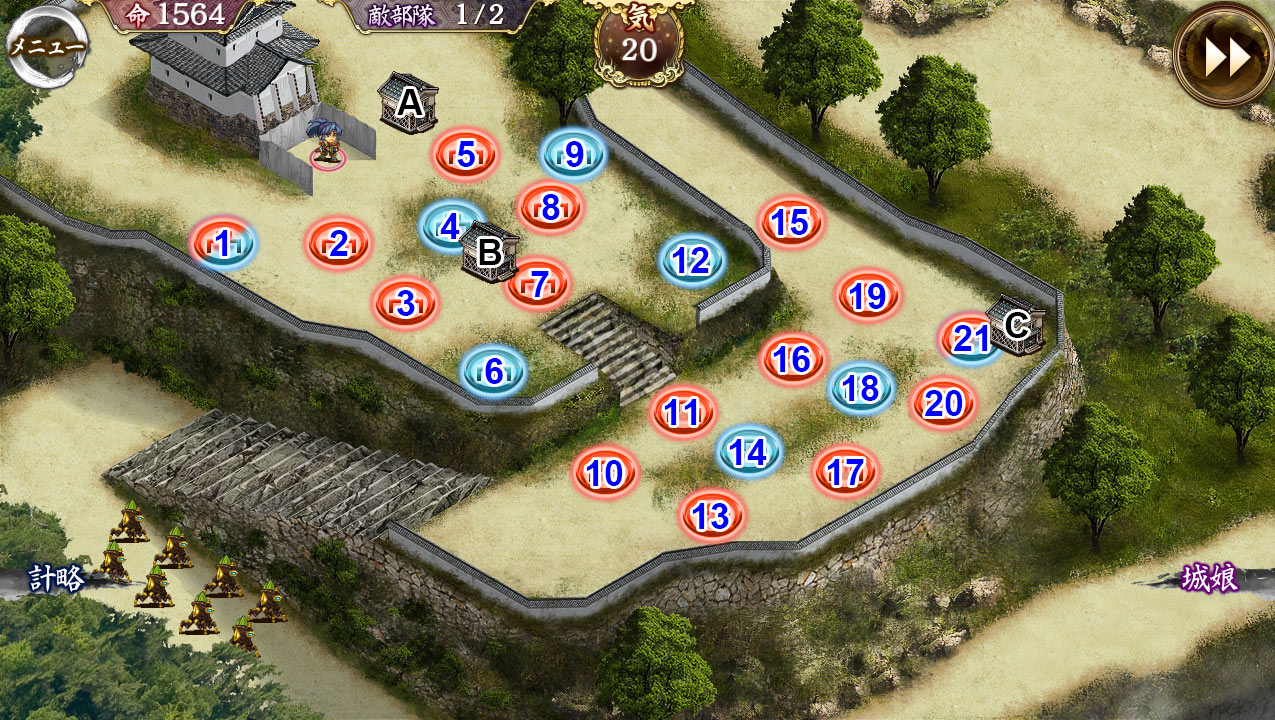Viewport: 1275px width, 720px height.
Task: Toggle the fast-forward speed button
Action: click(1224, 57)
